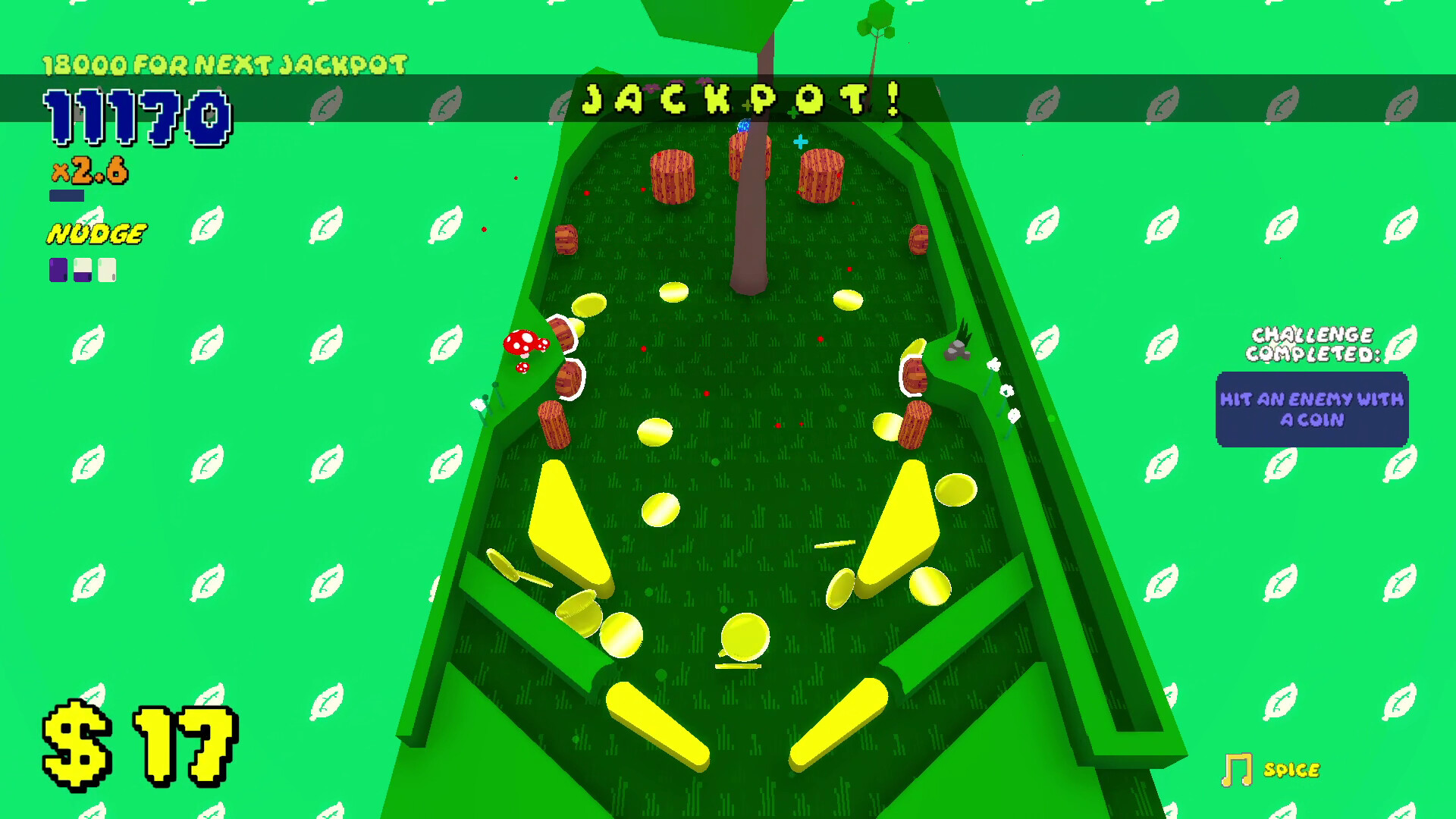Toggle the empty third Nudge charge
1456x819 pixels.
click(x=106, y=270)
